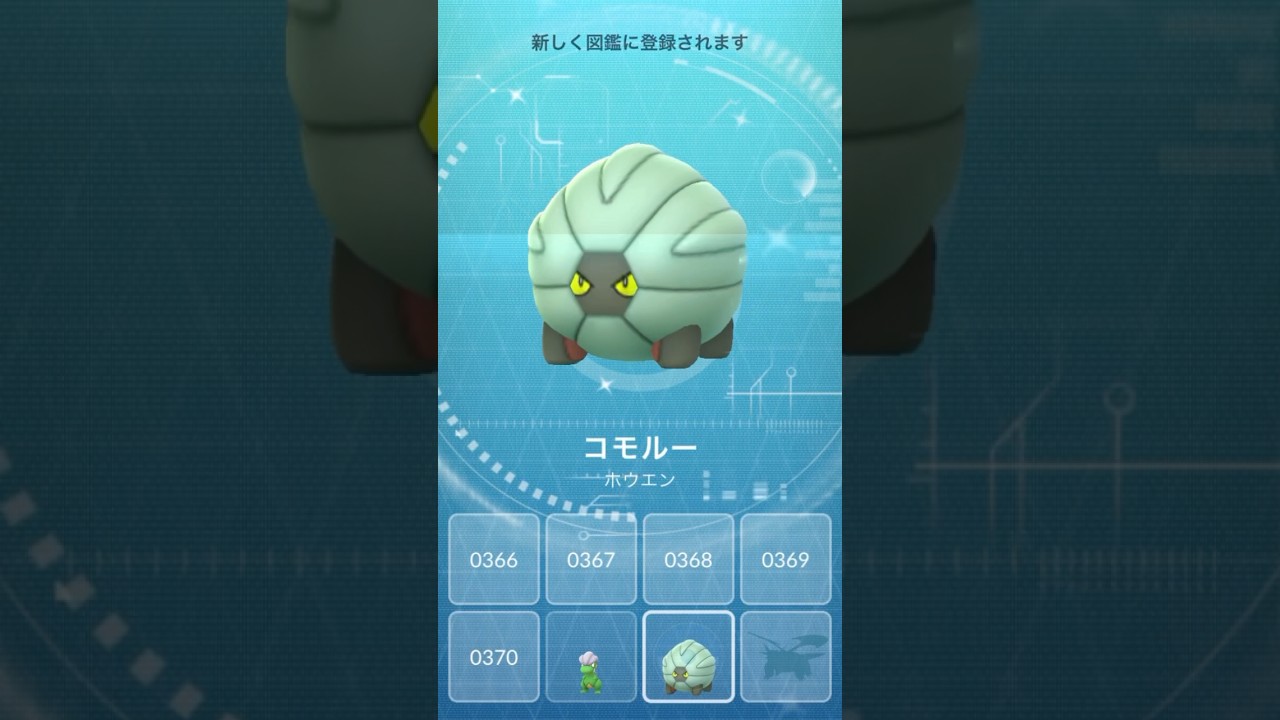Select entry 0369 in the grid
This screenshot has height=720, width=1280.
point(785,560)
